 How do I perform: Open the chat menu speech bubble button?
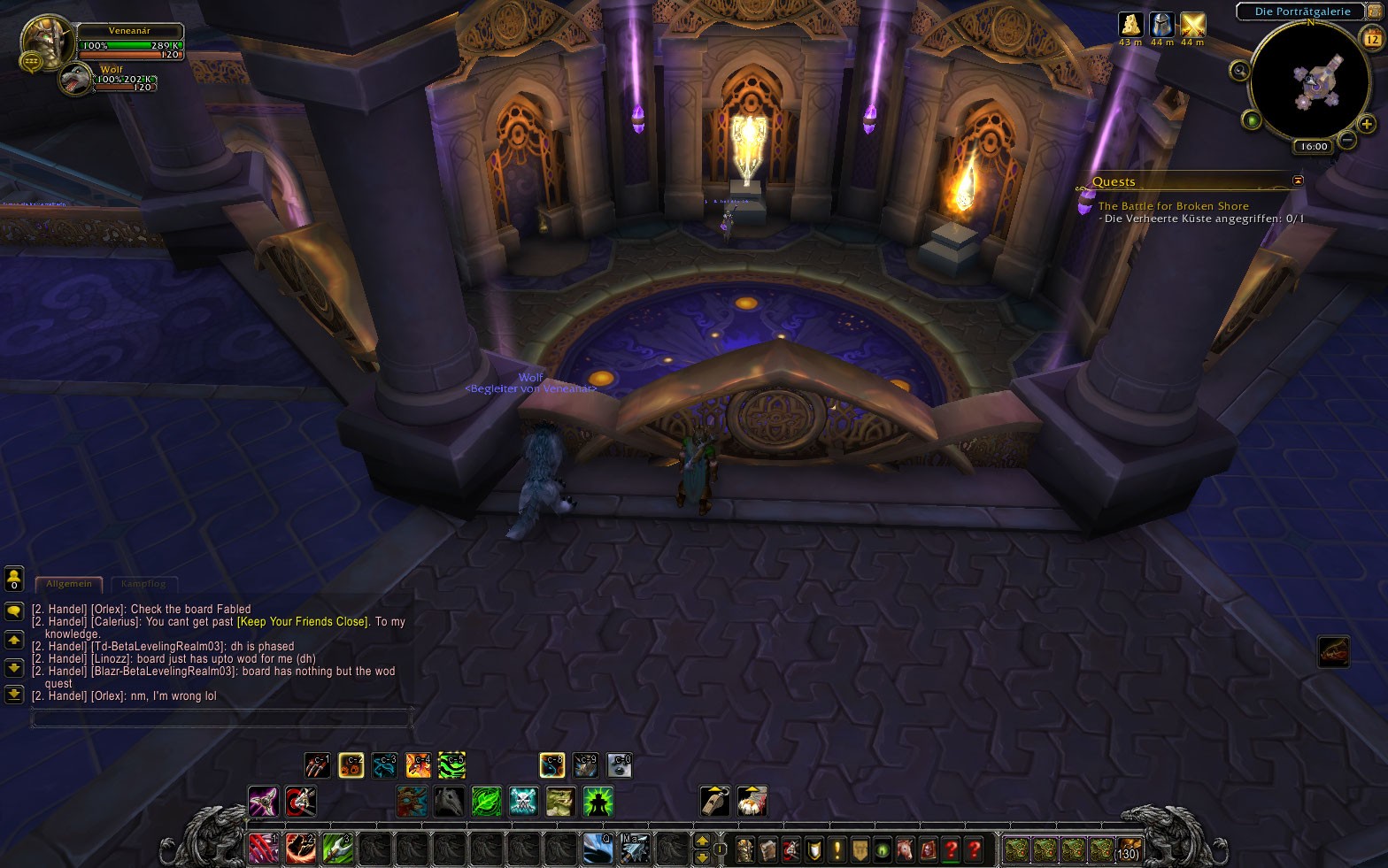click(x=14, y=611)
